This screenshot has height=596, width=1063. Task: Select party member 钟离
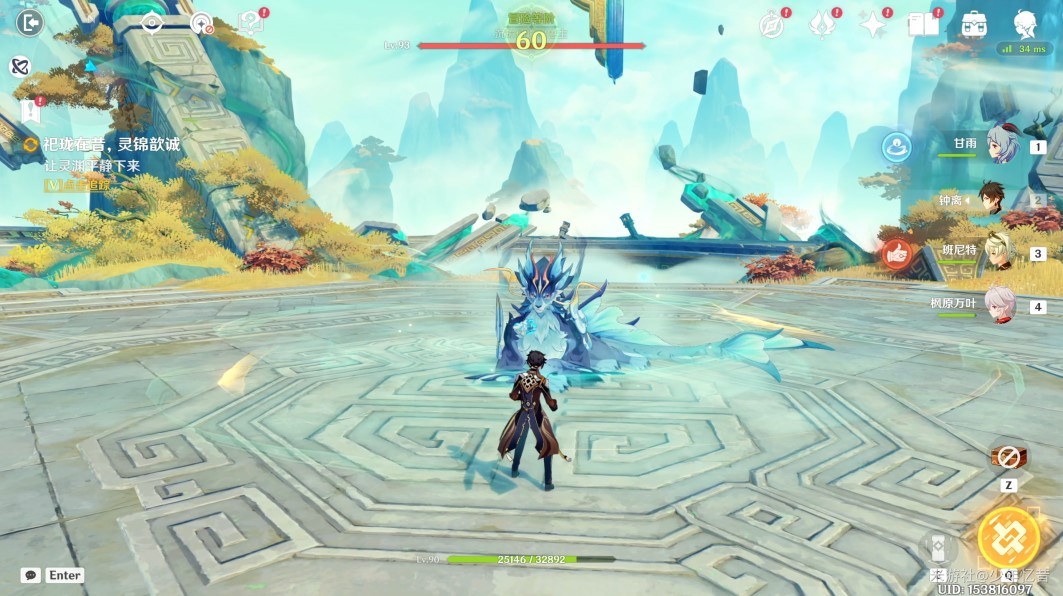993,199
